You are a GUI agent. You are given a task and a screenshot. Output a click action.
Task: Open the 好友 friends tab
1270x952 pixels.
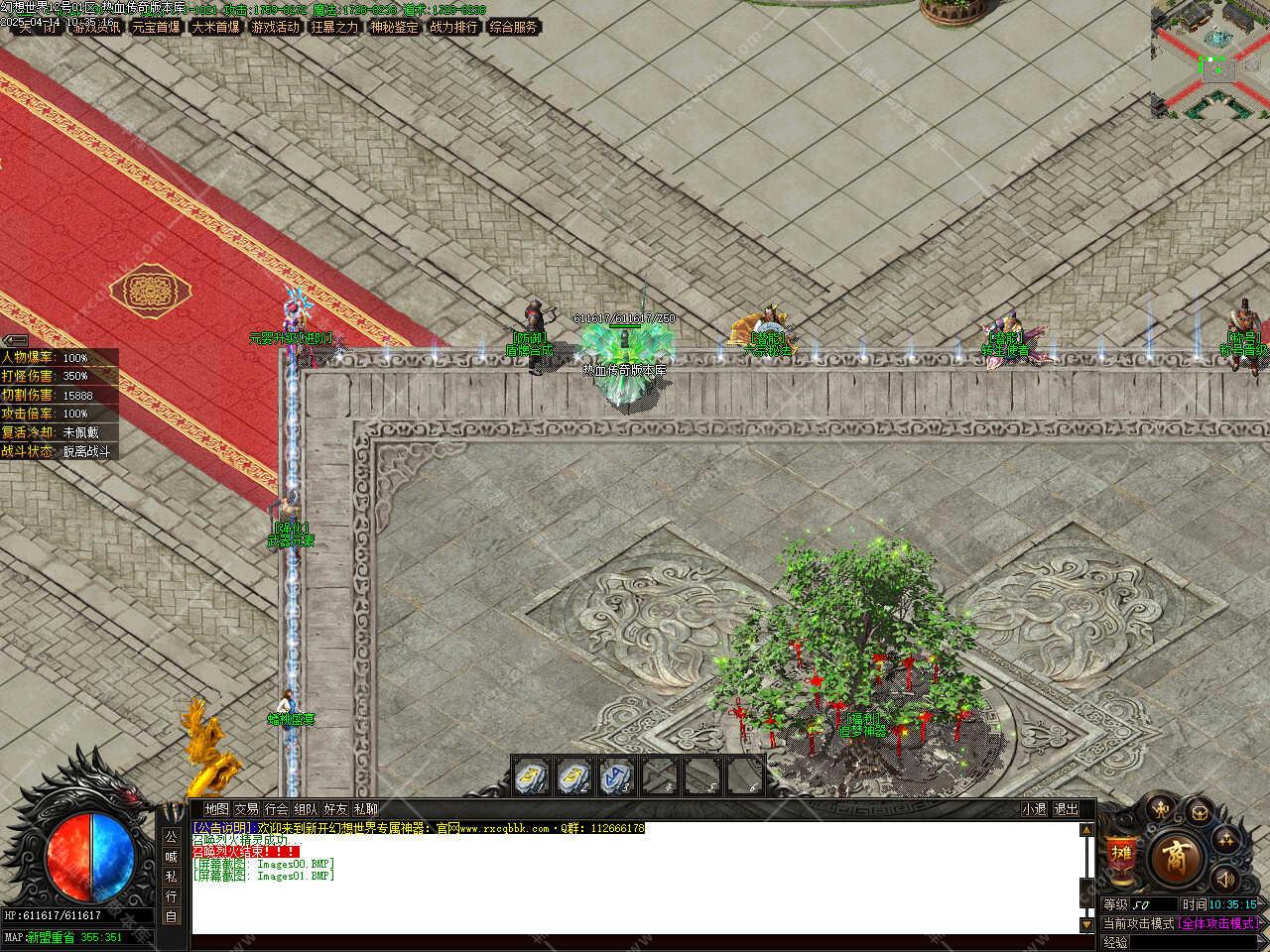(336, 809)
